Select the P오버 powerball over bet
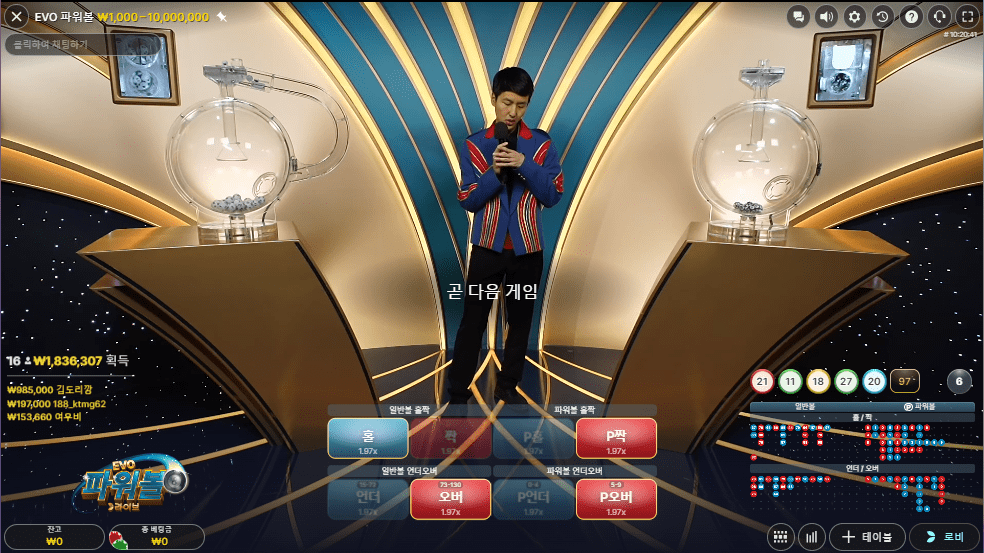 click(616, 499)
